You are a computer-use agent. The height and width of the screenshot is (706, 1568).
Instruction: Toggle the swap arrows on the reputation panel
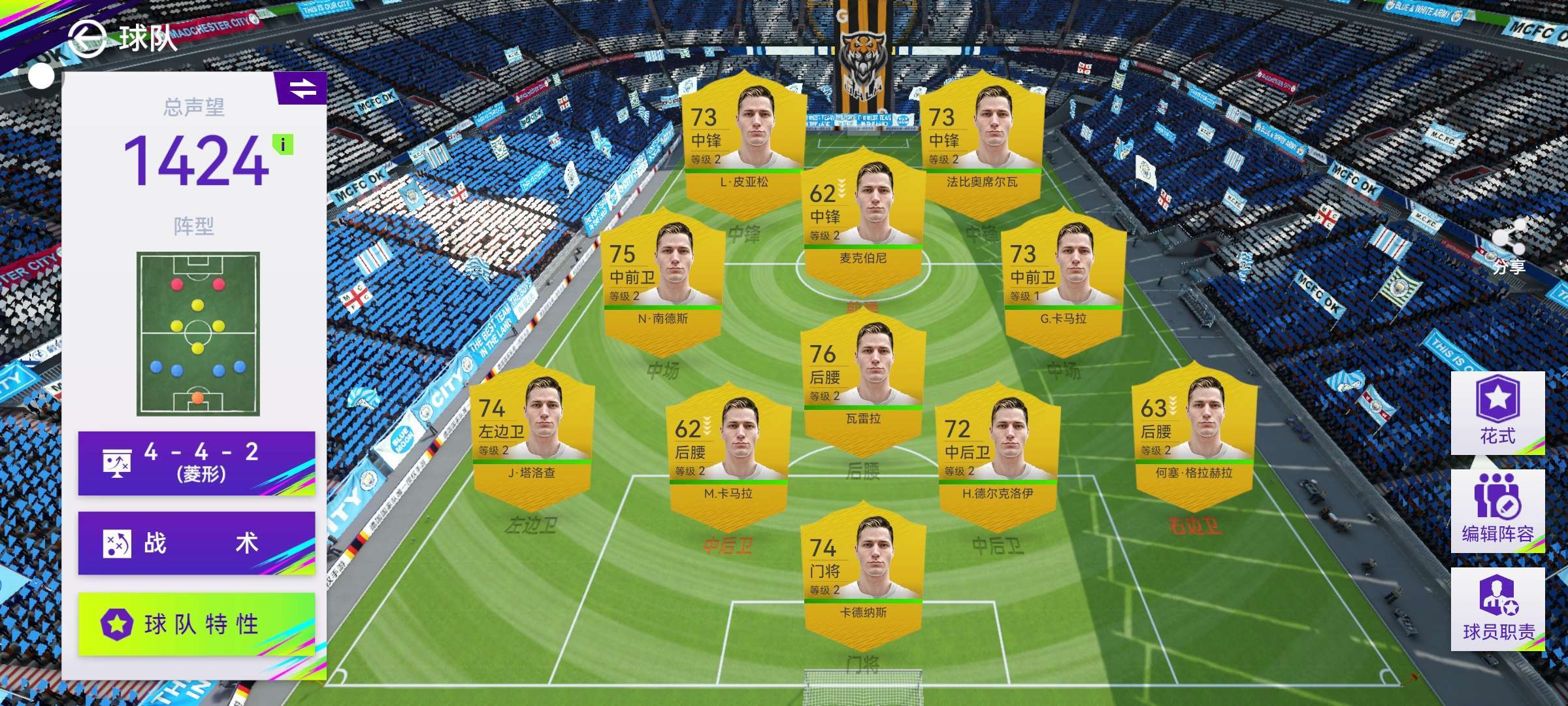tap(302, 88)
